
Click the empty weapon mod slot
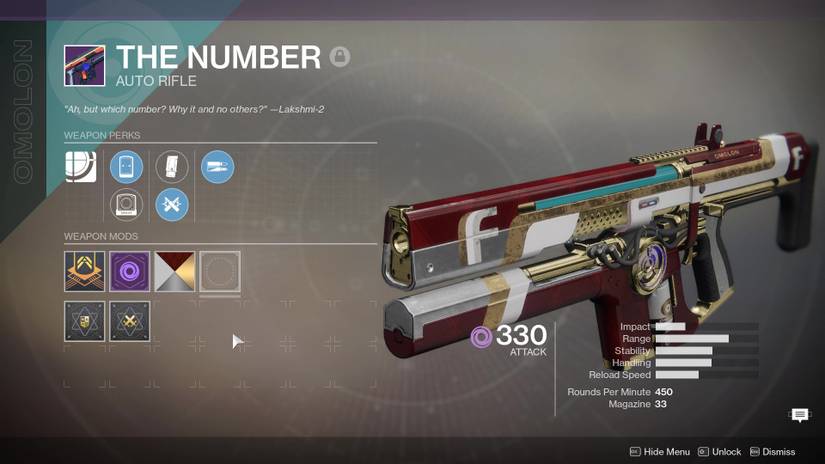[x=219, y=271]
